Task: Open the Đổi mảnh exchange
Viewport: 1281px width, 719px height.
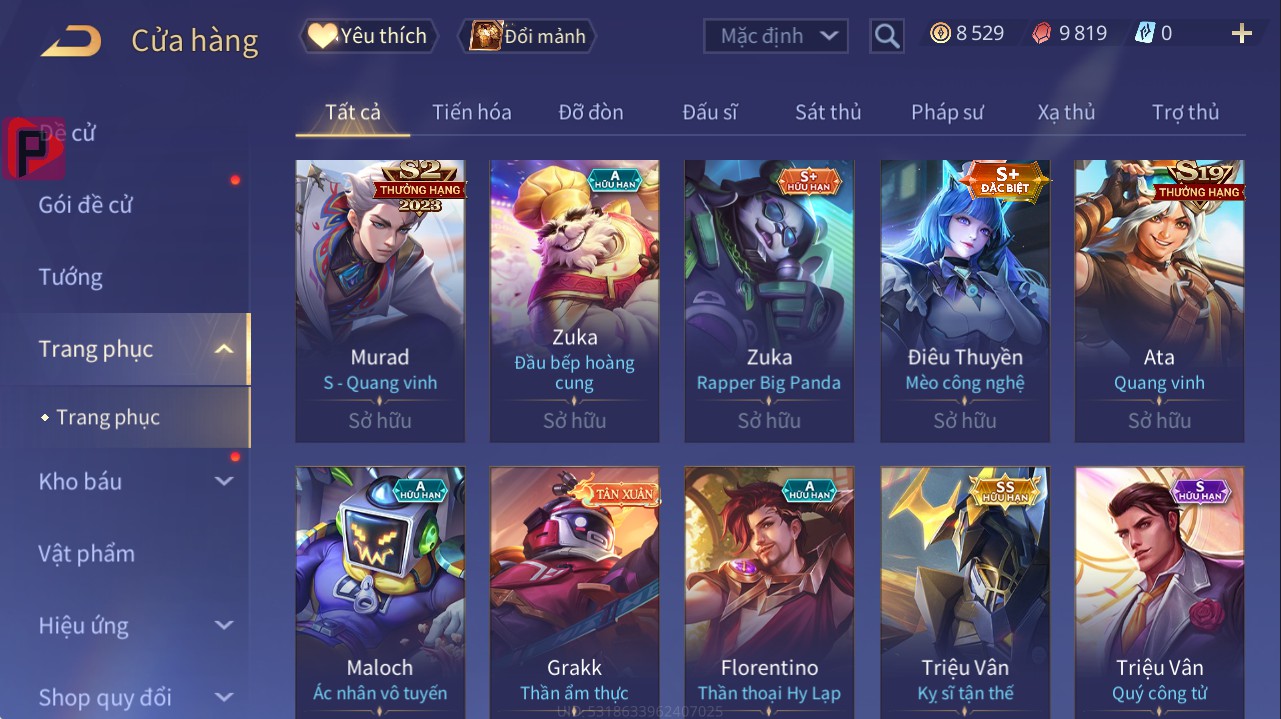Action: pyautogui.click(x=527, y=37)
